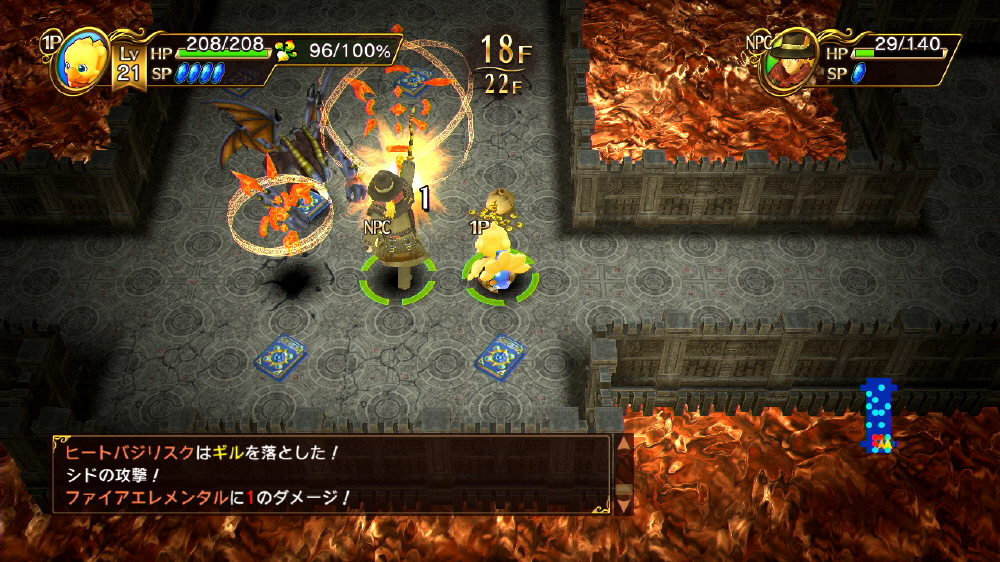This screenshot has height=562, width=1000.
Task: Click the battle message log box
Action: click(x=331, y=474)
